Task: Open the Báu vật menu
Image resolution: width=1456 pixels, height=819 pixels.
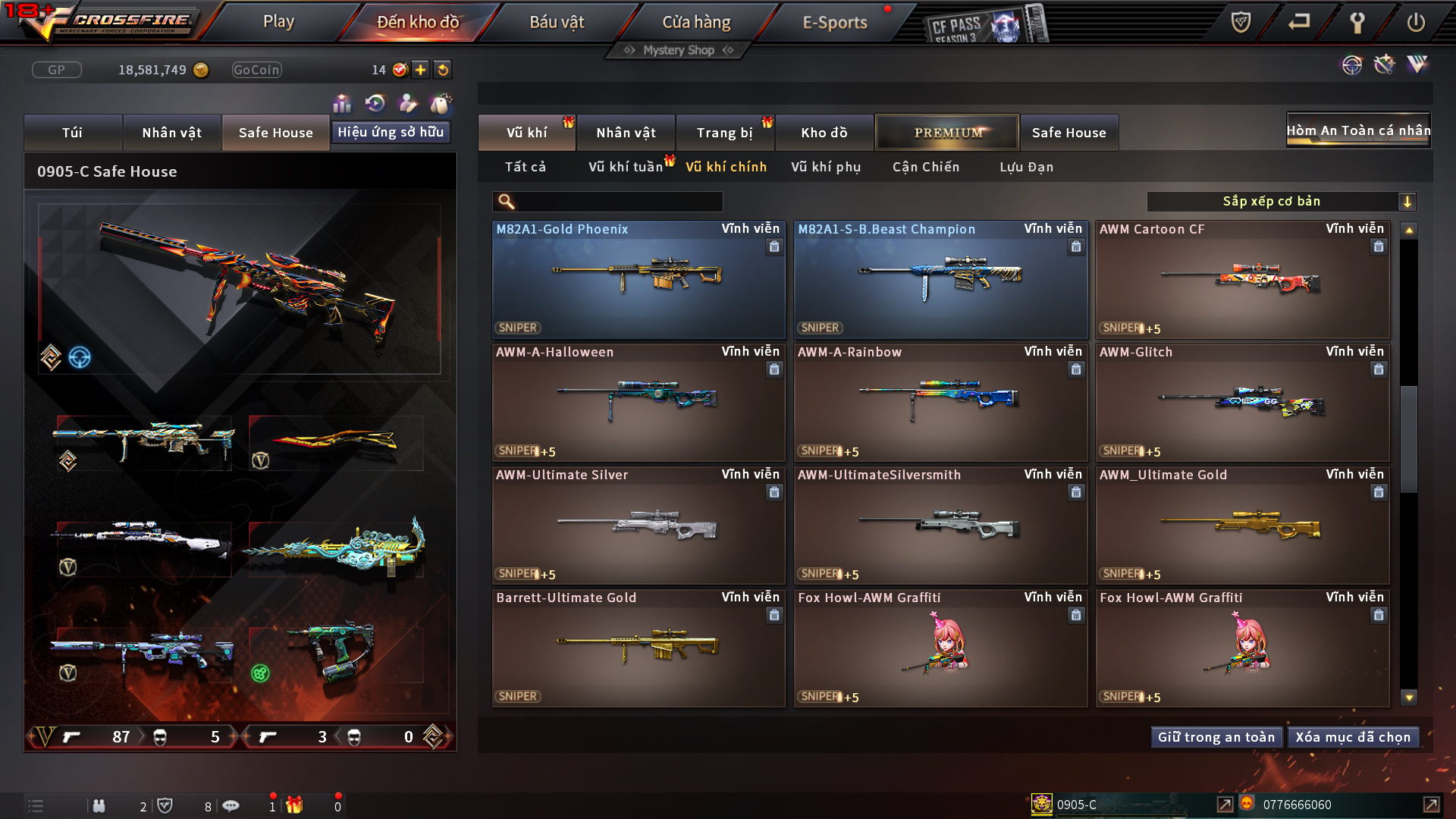Action: [557, 22]
